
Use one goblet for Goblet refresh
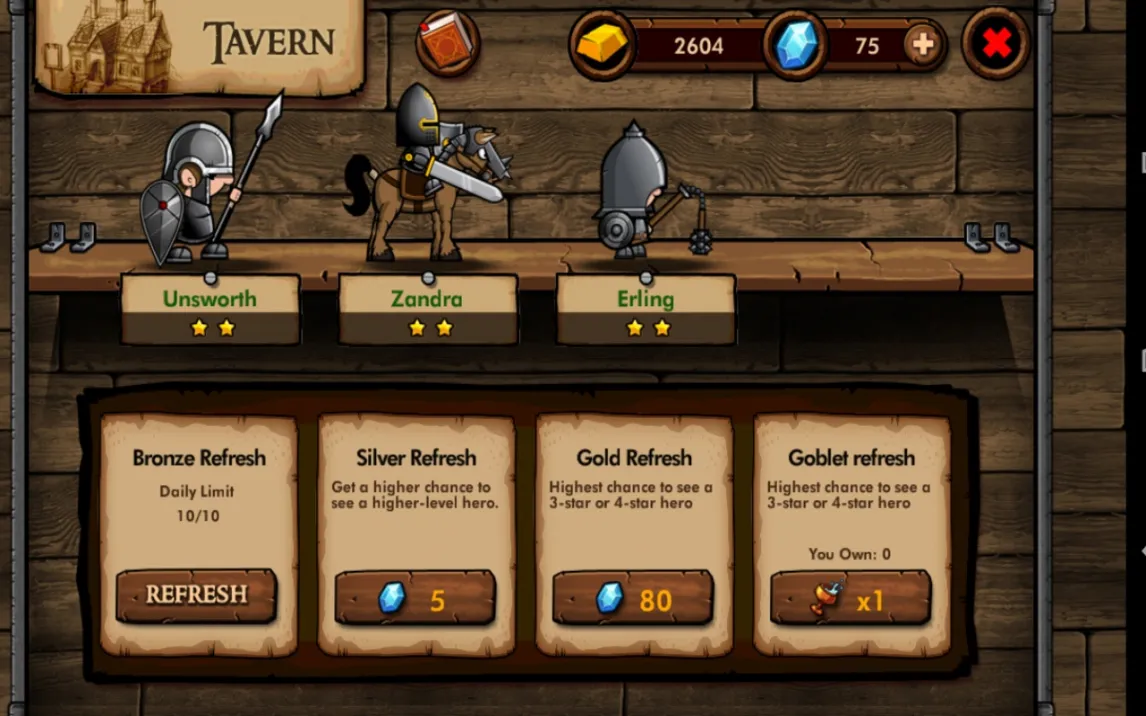850,599
